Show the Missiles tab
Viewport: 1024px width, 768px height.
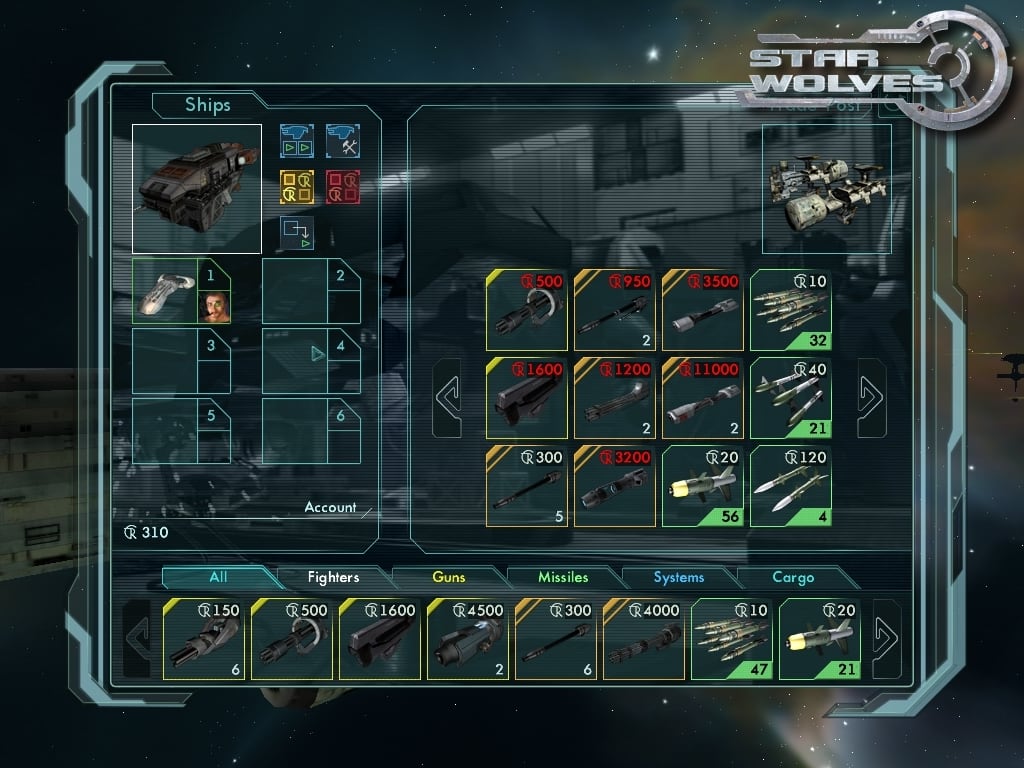coord(563,577)
